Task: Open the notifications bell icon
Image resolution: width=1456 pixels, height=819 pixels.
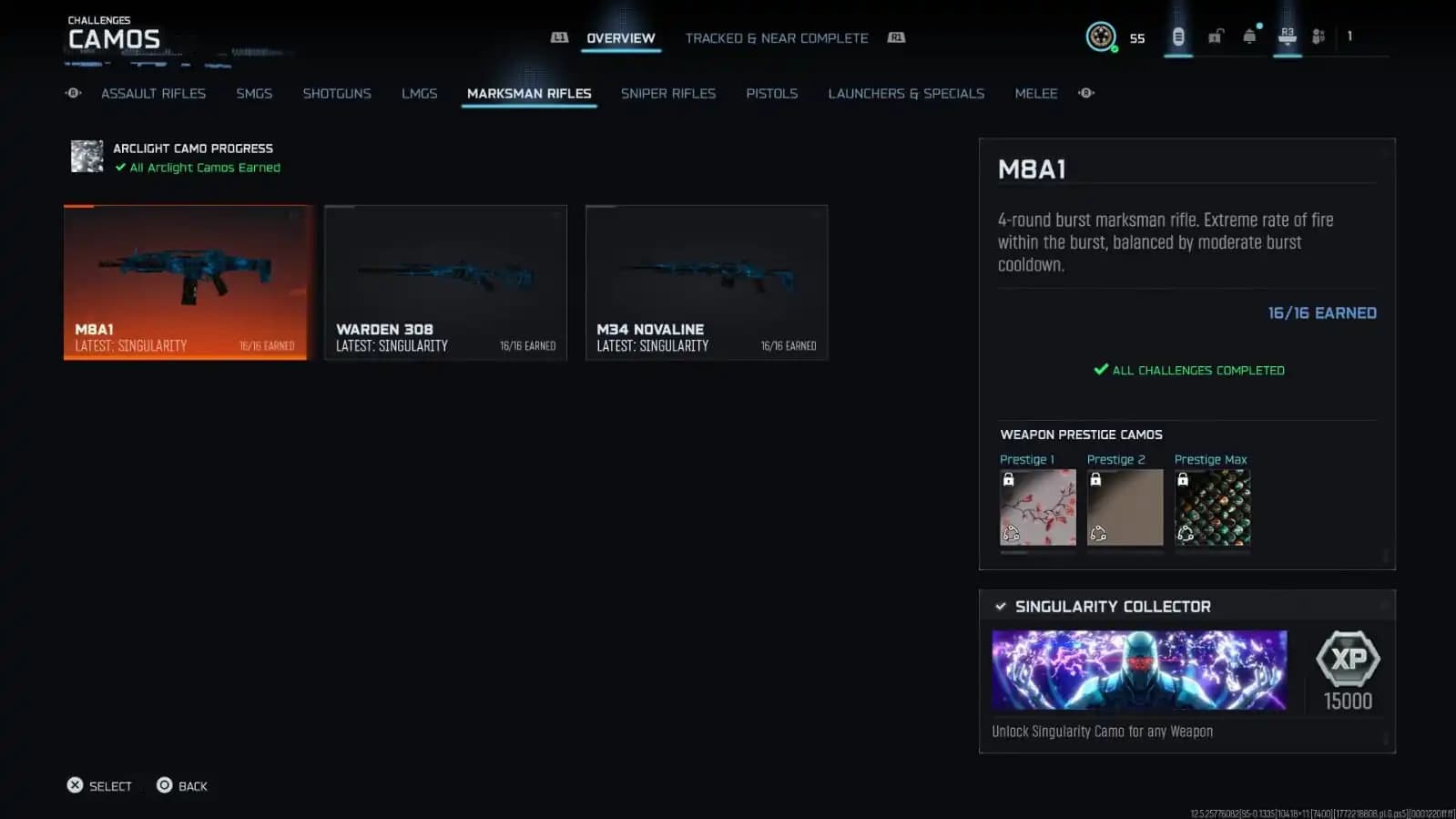Action: tap(1248, 36)
